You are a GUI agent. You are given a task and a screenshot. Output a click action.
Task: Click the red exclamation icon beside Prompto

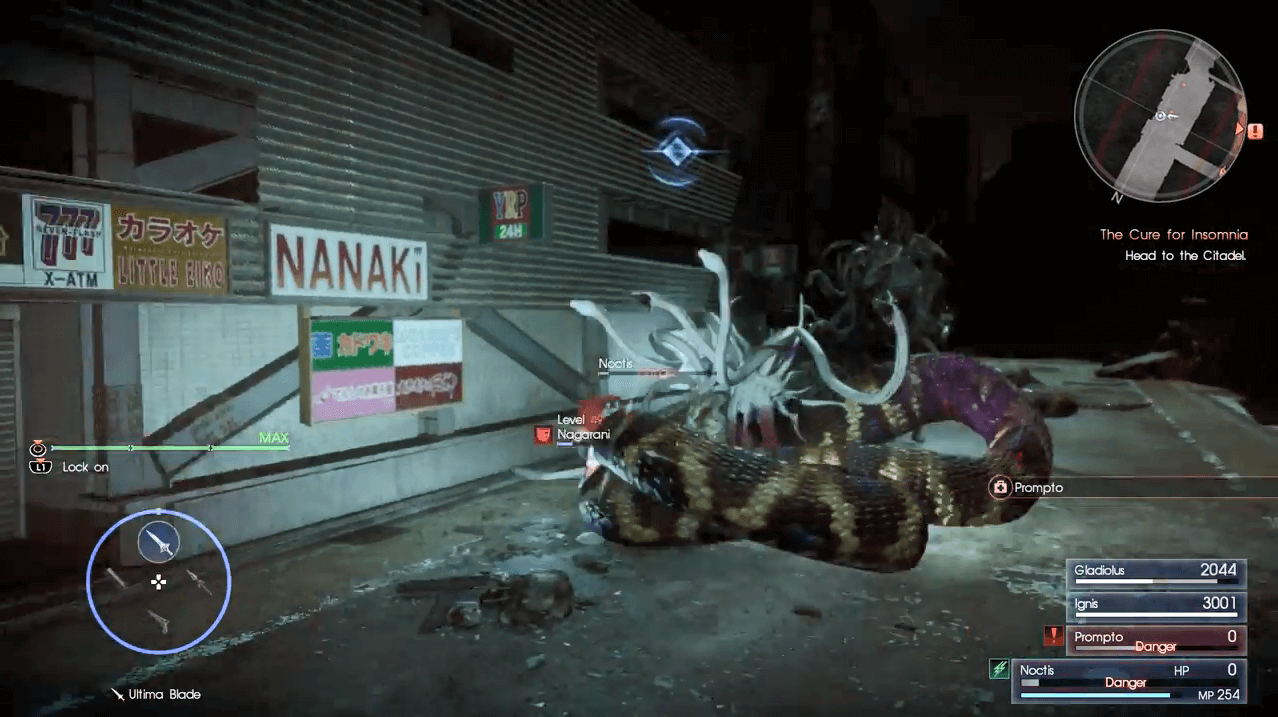point(1052,635)
